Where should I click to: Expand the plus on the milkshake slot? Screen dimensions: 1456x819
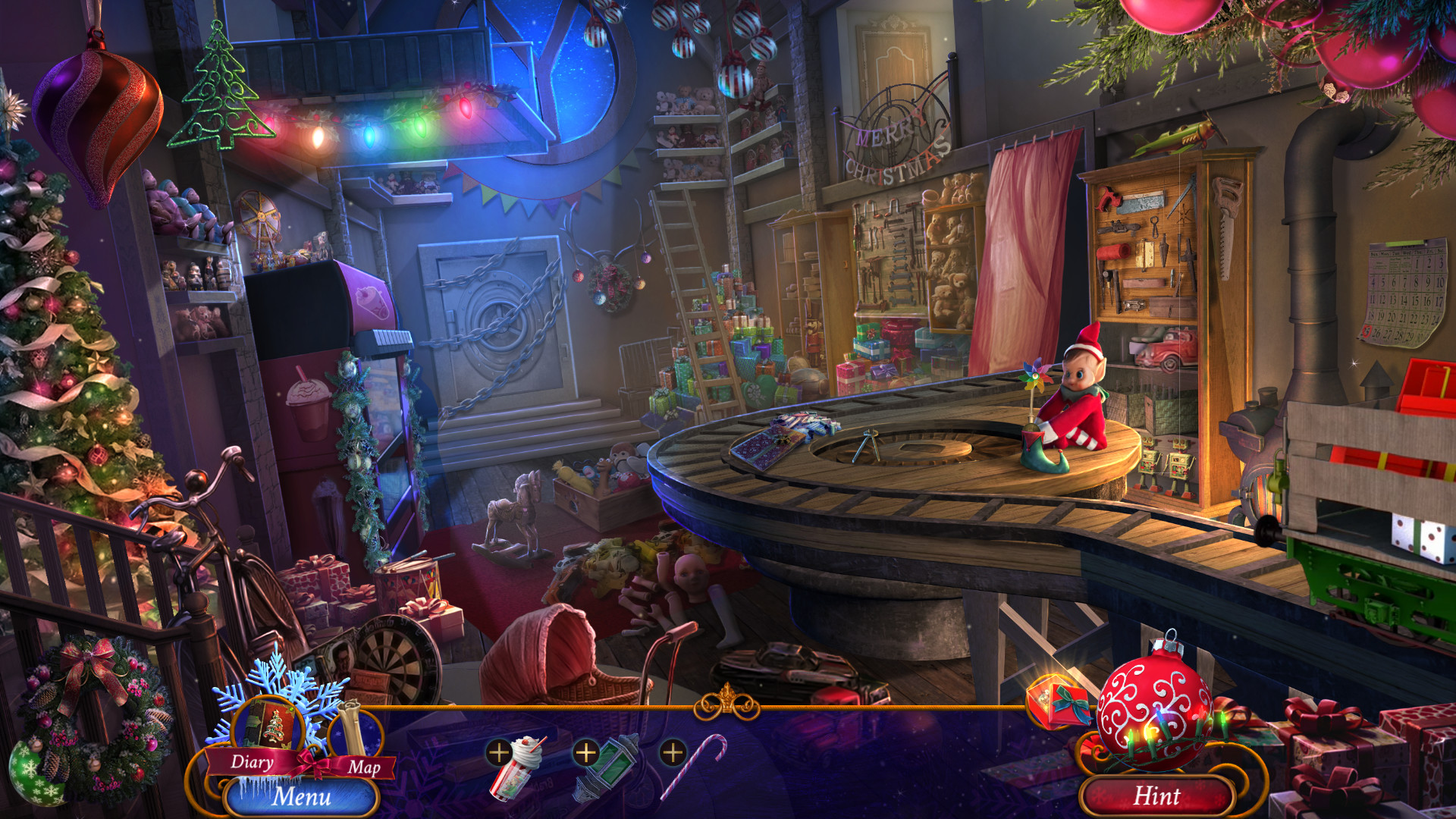point(498,754)
